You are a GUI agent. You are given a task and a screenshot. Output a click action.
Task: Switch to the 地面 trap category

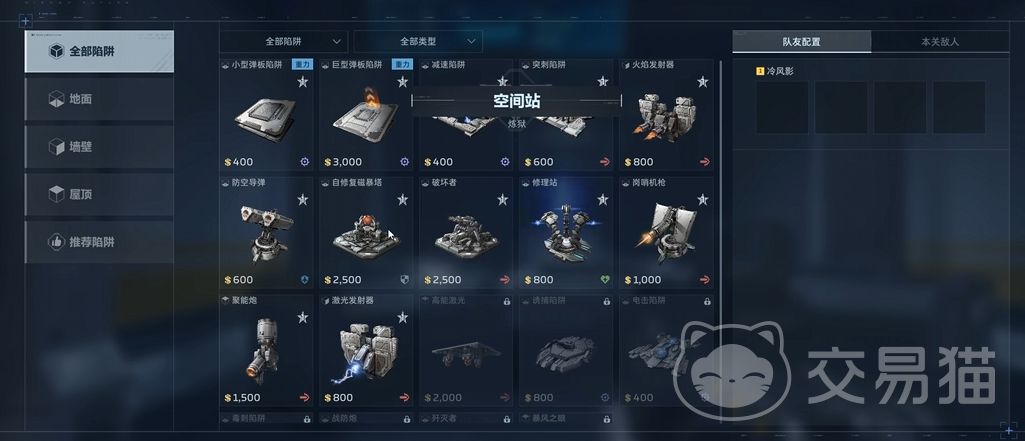coord(98,99)
